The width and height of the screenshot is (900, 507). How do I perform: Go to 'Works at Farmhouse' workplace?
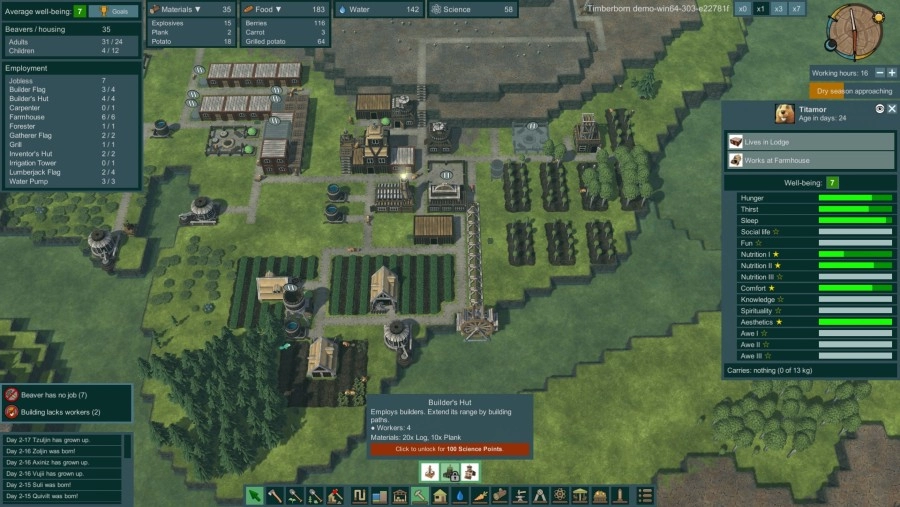(810, 160)
